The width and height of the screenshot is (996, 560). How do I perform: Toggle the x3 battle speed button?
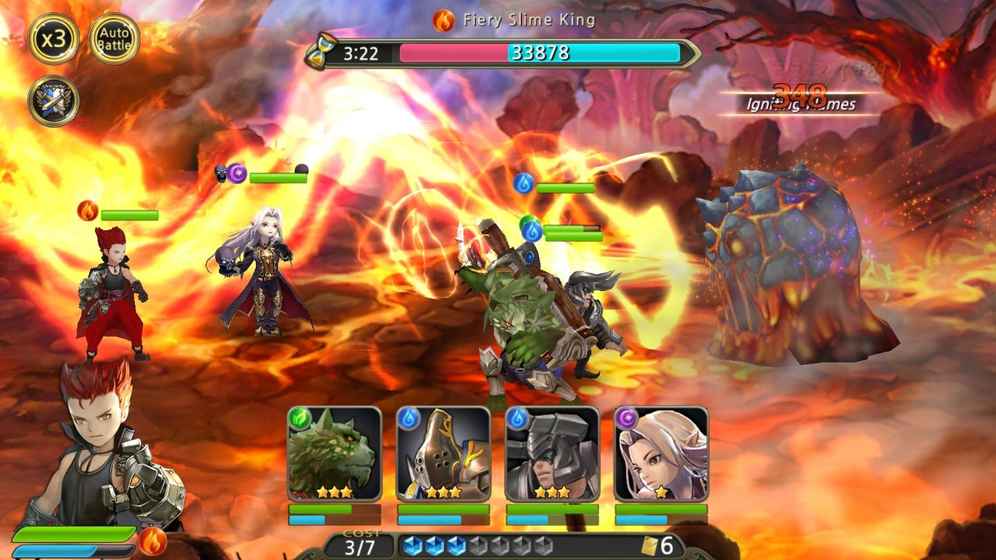(53, 39)
